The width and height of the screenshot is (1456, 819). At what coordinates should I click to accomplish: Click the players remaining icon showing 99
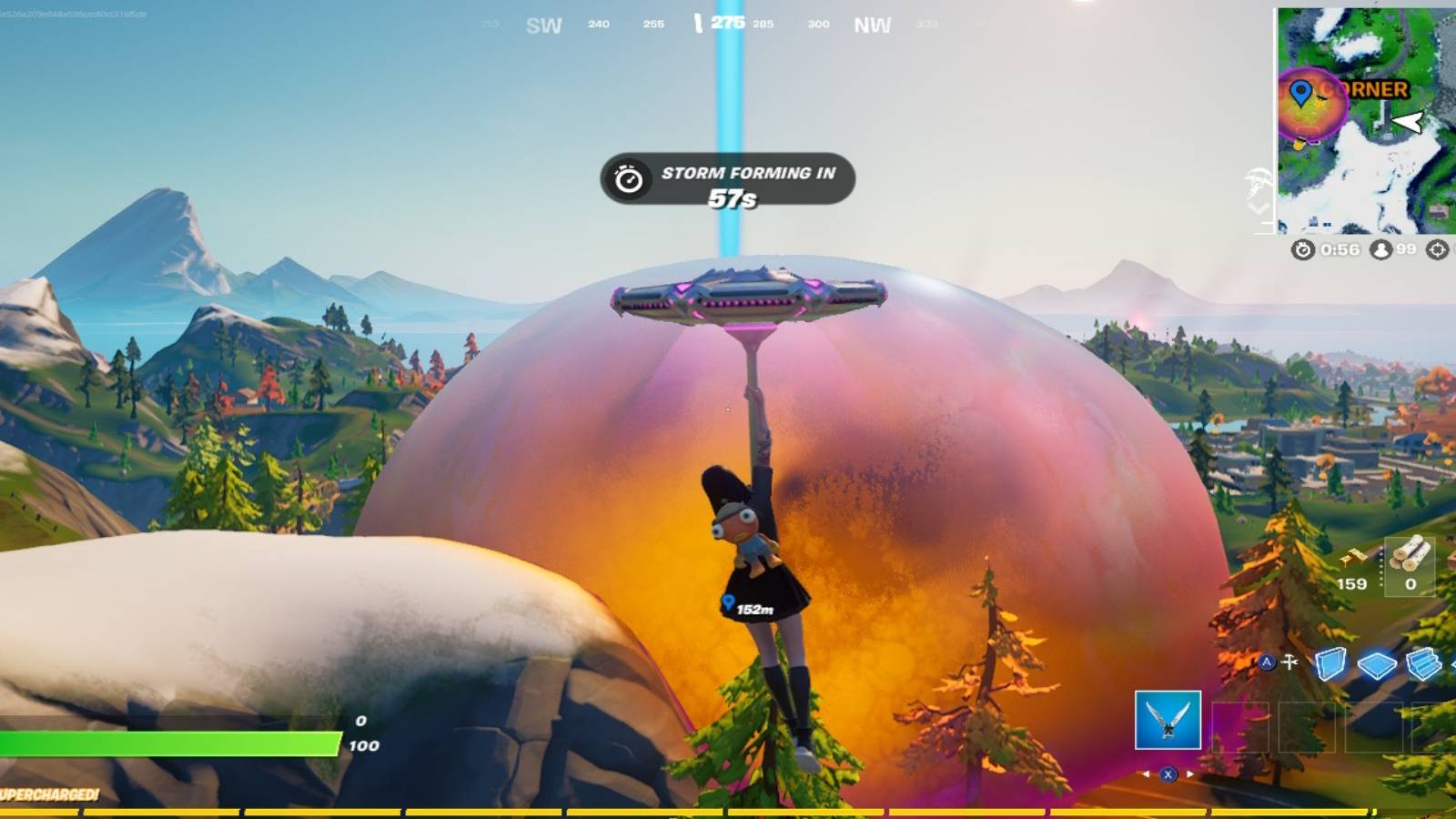tap(1380, 249)
